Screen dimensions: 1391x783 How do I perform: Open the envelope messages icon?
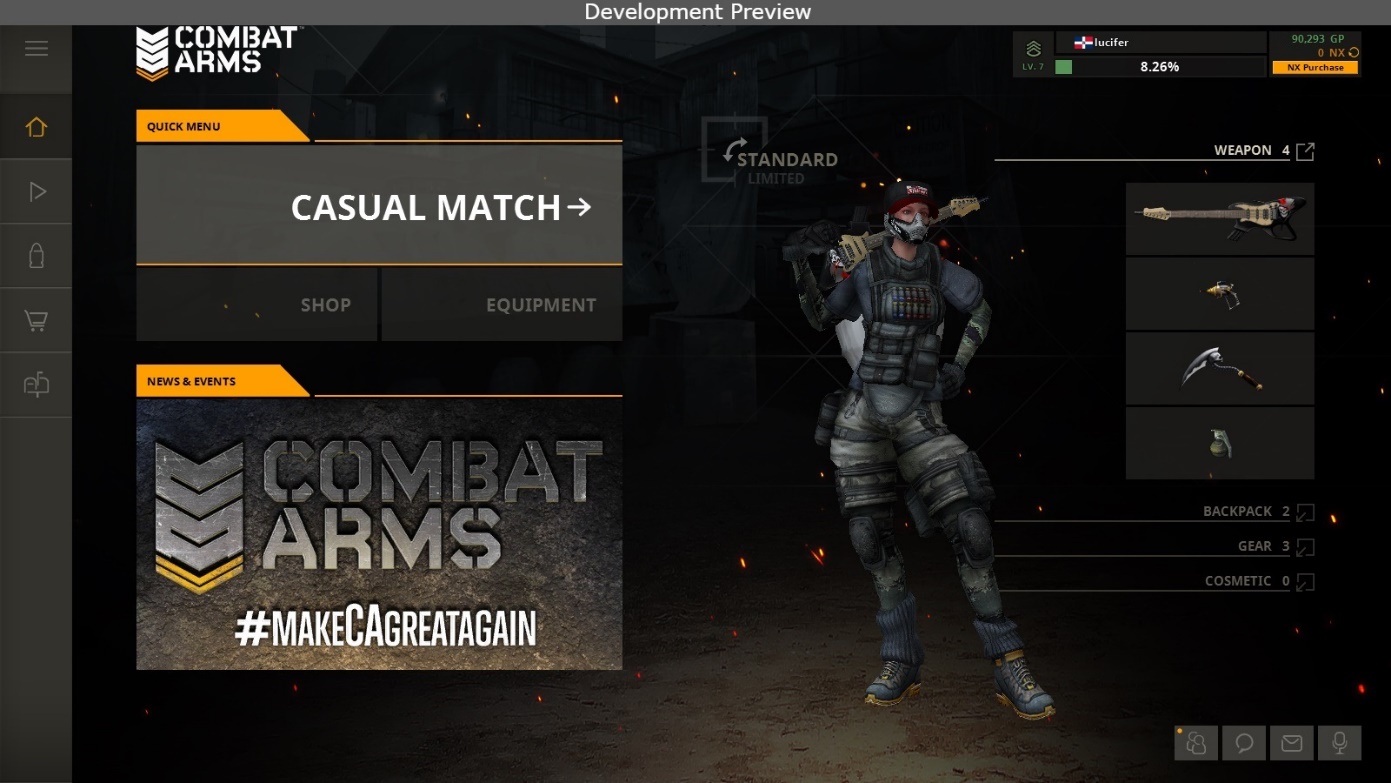pos(1292,743)
